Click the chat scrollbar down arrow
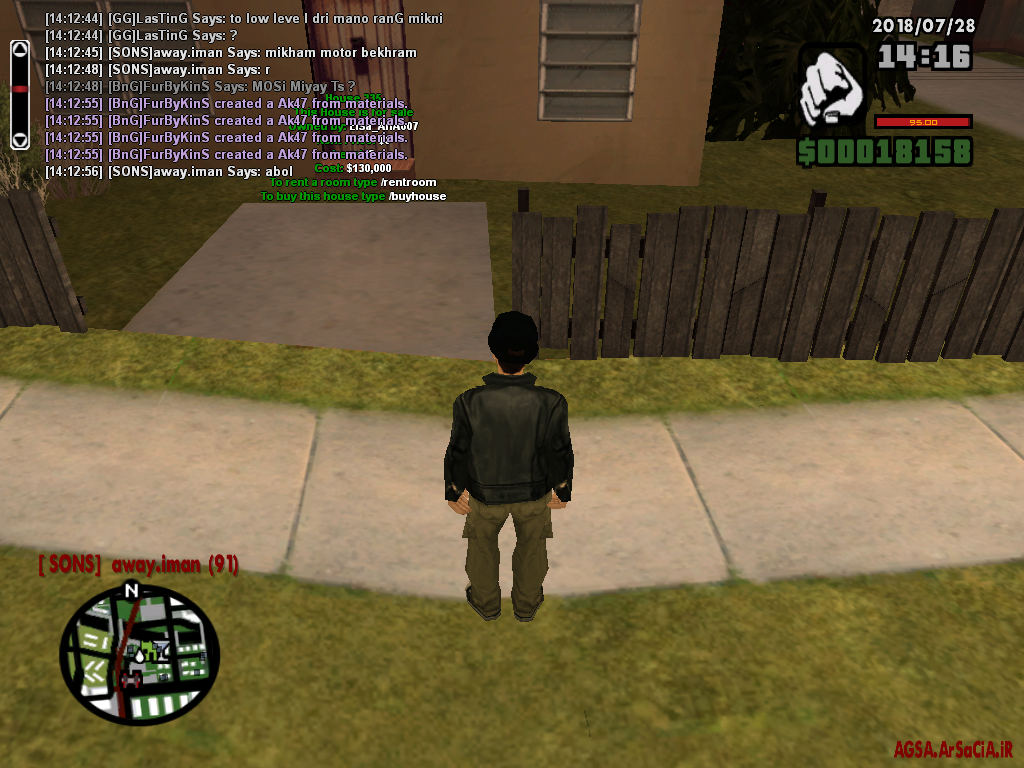 click(19, 140)
